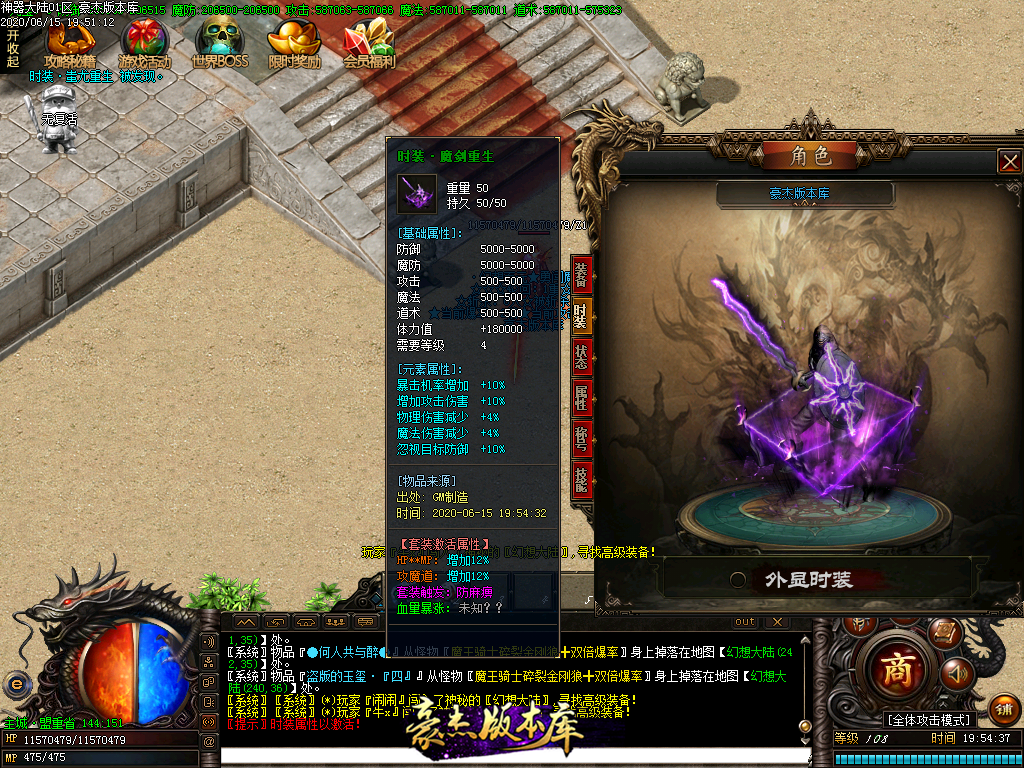Change the 全体攻击模式 attack mode
This screenshot has height=768, width=1024.
[x=929, y=720]
